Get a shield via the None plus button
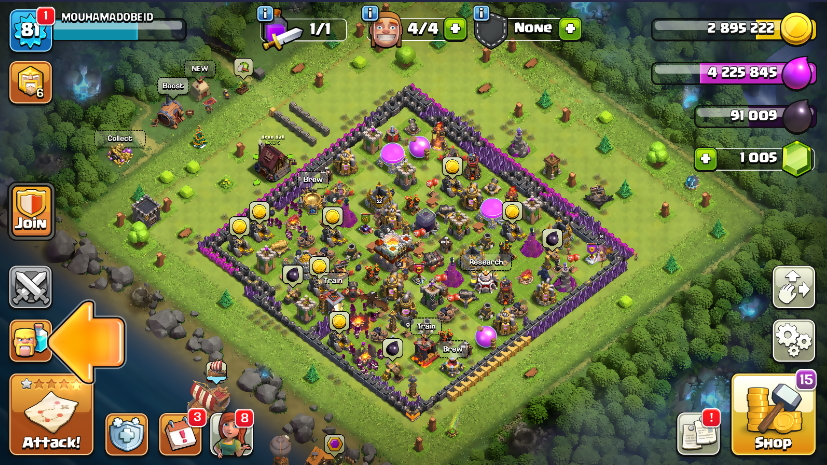Screen dimensions: 827x465 click(x=570, y=28)
